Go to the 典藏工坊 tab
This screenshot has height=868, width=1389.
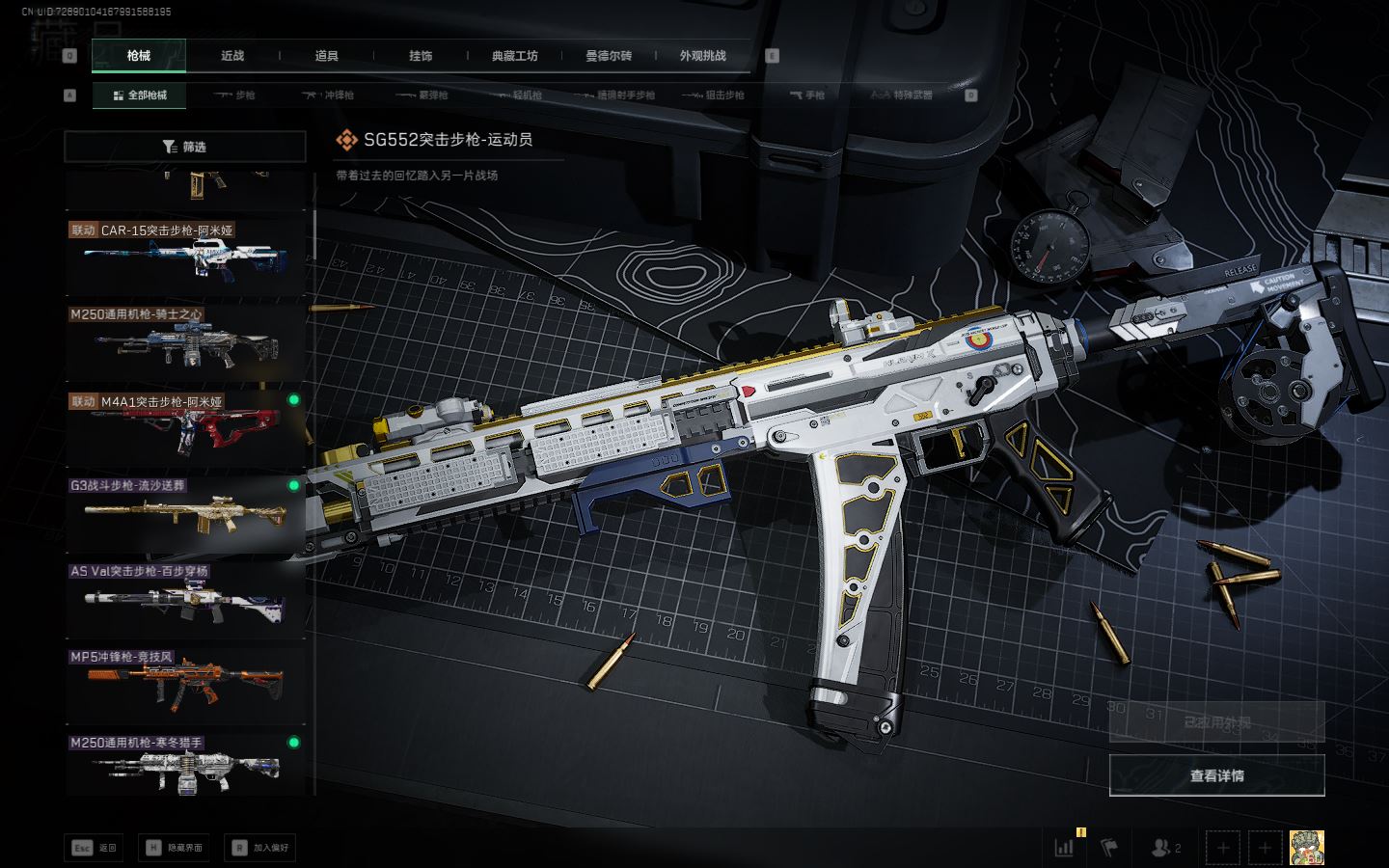click(514, 56)
